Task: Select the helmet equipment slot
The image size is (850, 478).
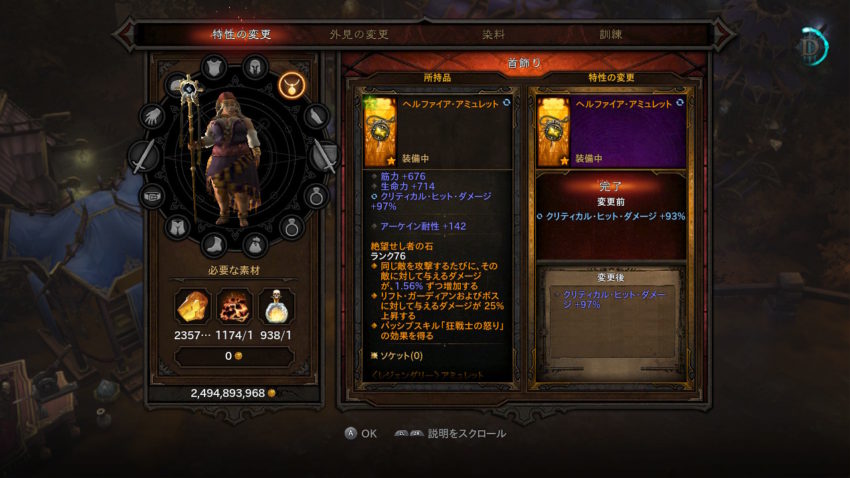Action: point(254,70)
